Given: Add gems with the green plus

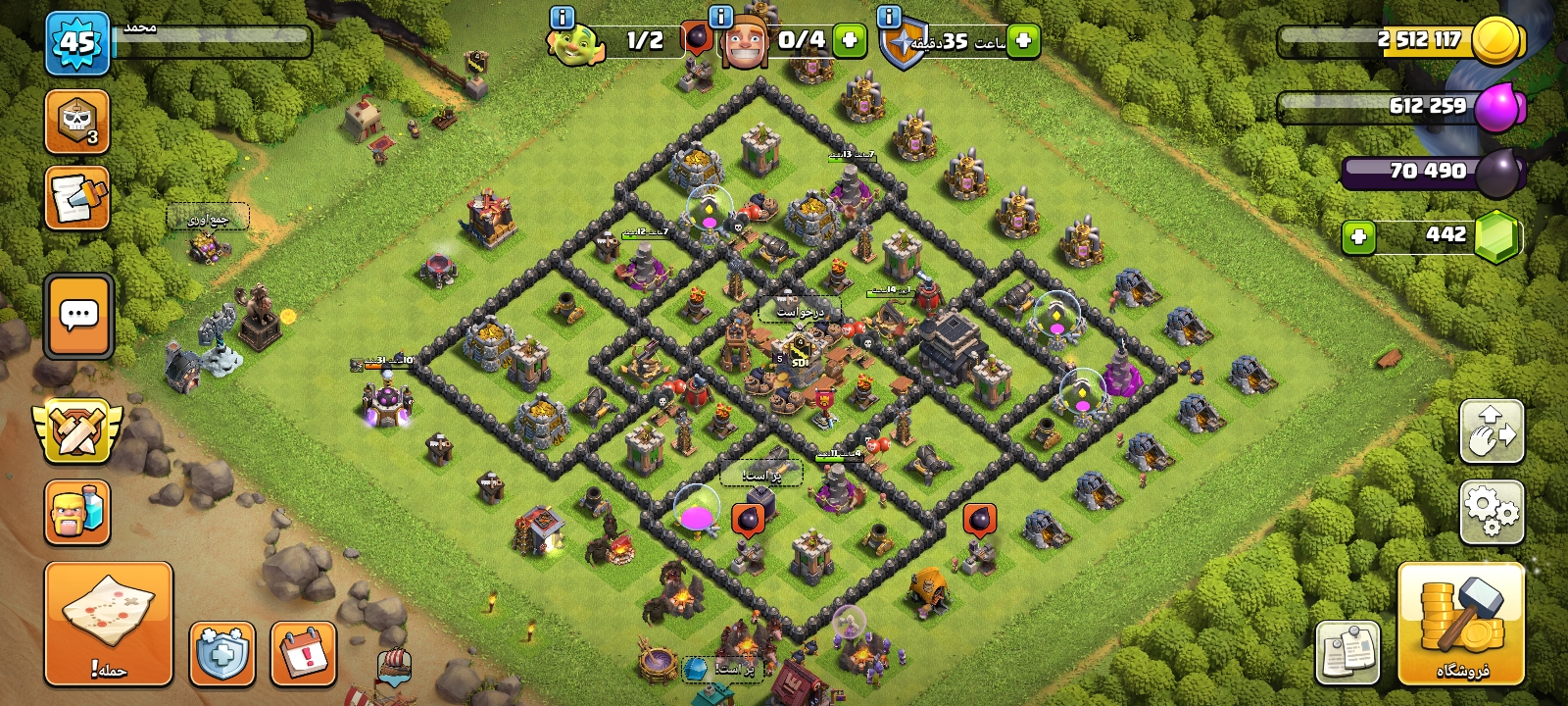Looking at the screenshot, I should (1358, 236).
